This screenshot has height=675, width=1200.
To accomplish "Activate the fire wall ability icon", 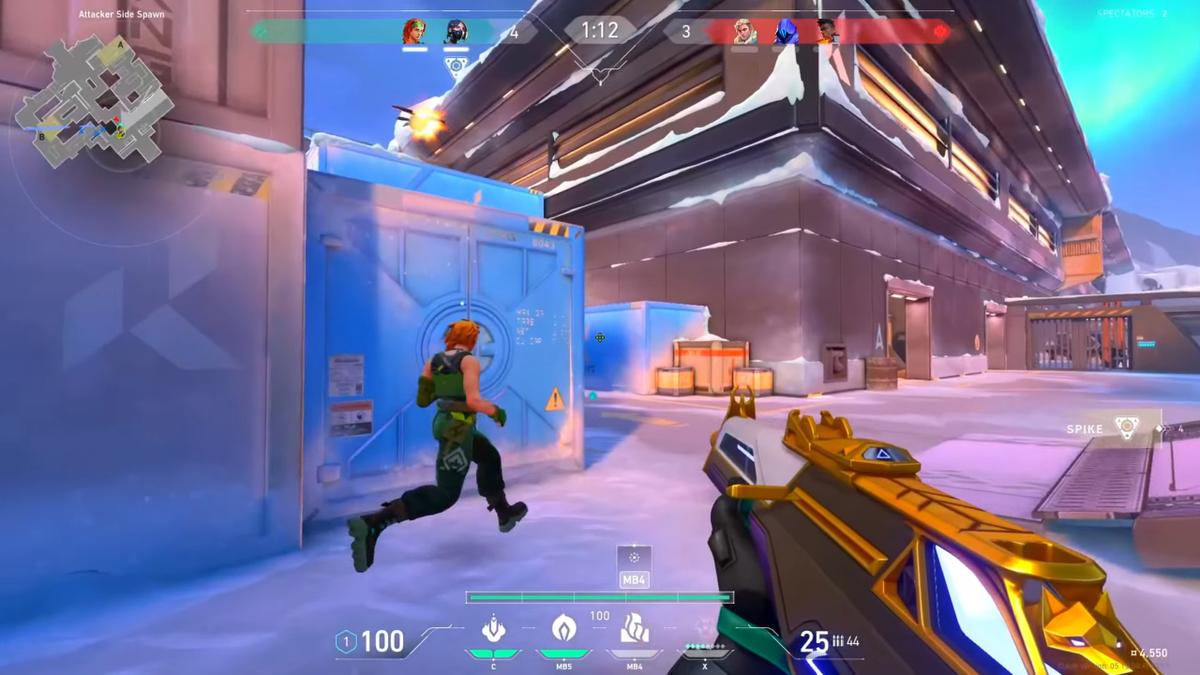I will pyautogui.click(x=635, y=629).
